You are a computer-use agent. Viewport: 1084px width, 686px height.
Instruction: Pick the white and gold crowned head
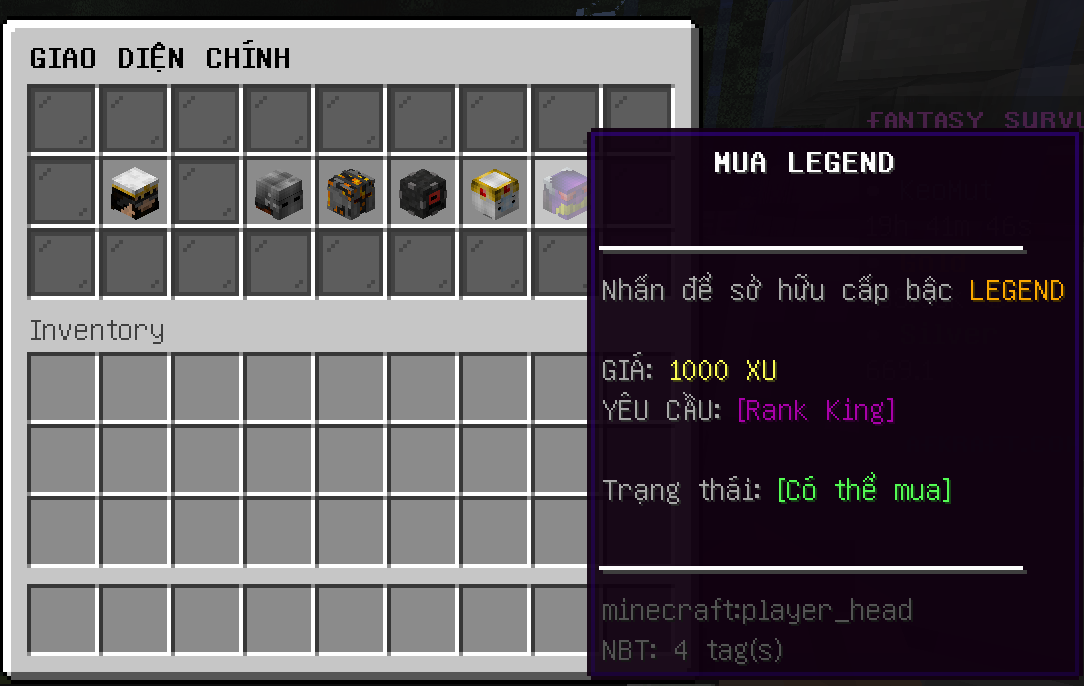pos(494,193)
